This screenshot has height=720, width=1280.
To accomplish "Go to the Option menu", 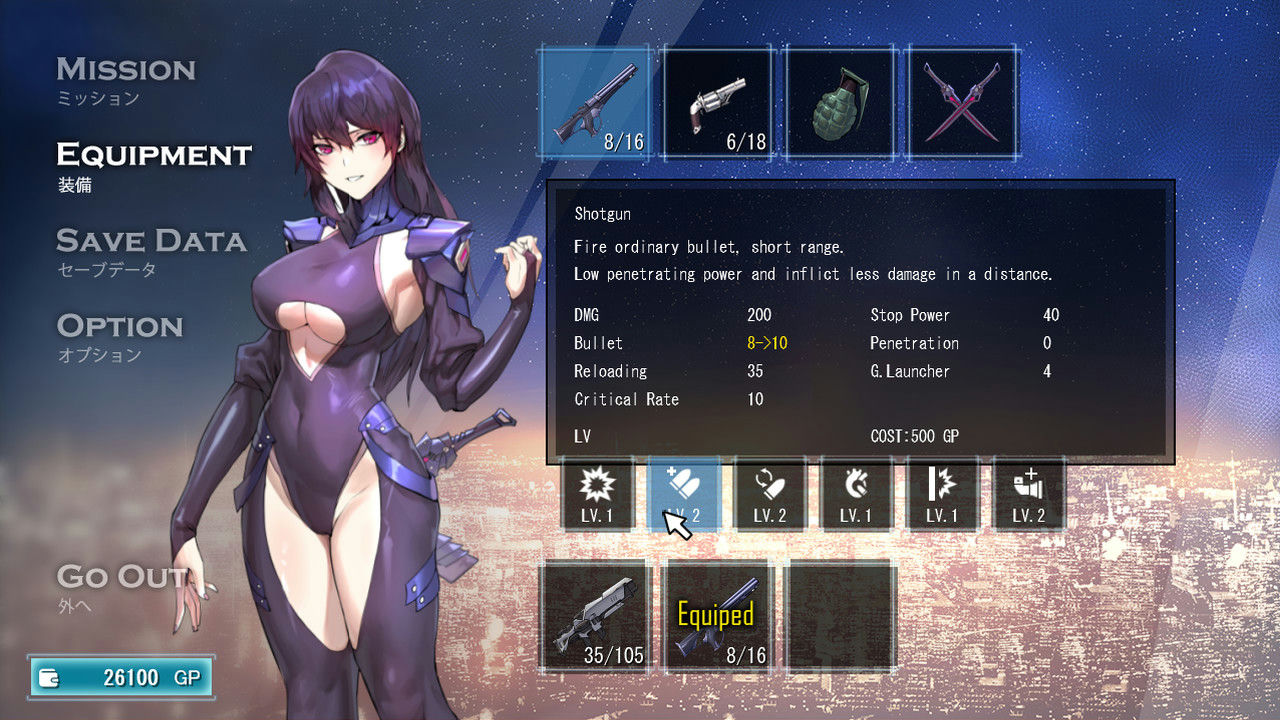I will 120,326.
